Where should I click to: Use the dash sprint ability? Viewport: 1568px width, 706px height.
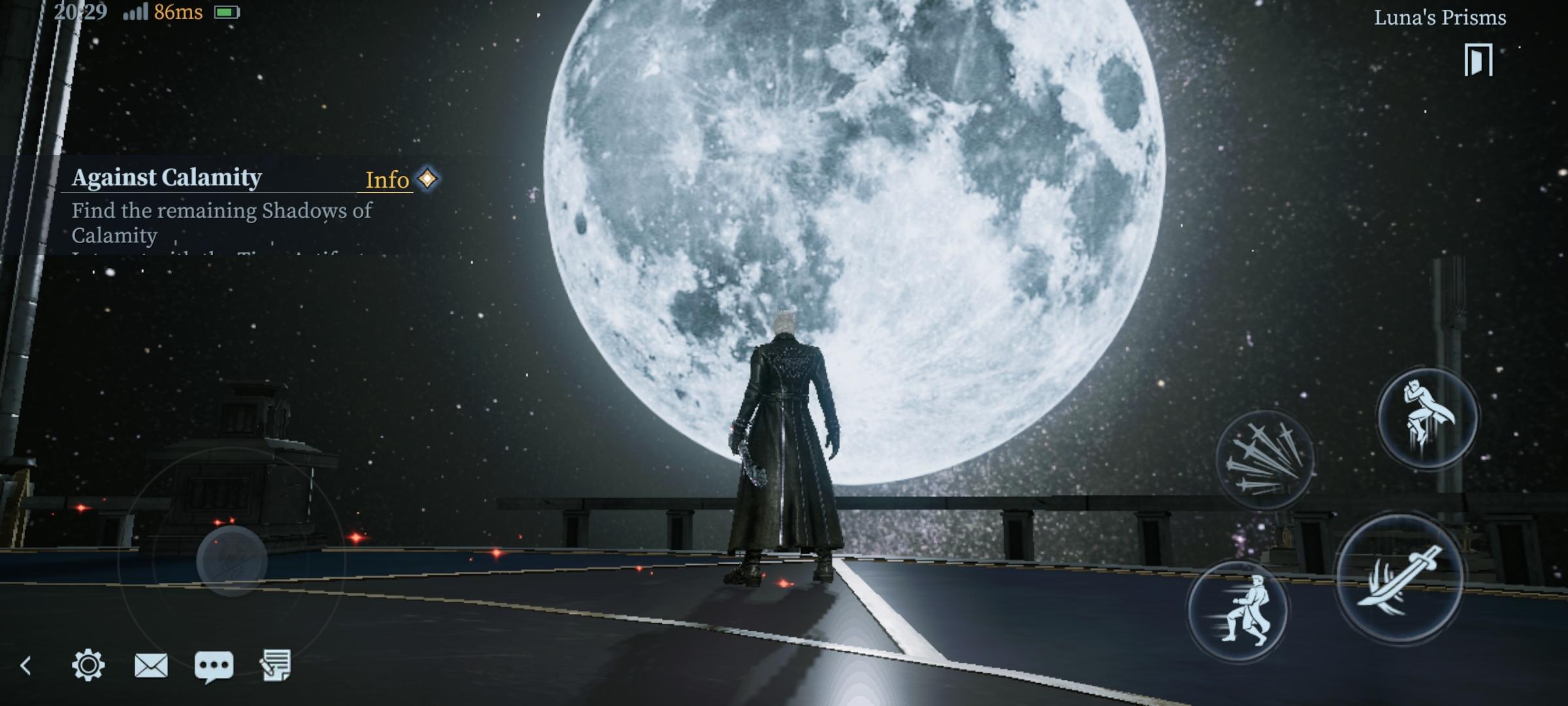[x=1237, y=611]
